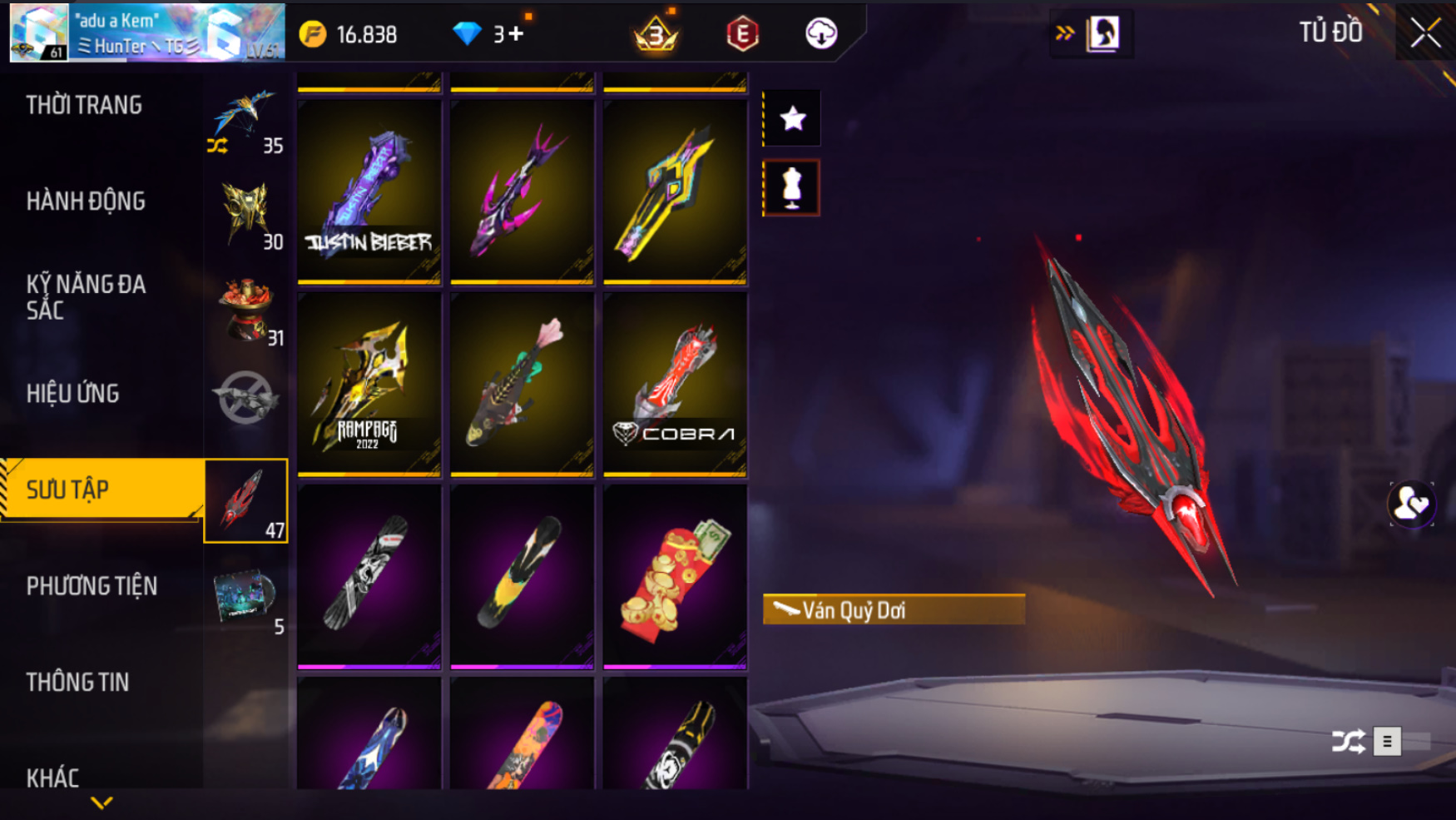
Task: Select the Cobra skyboard skin
Action: 675,385
